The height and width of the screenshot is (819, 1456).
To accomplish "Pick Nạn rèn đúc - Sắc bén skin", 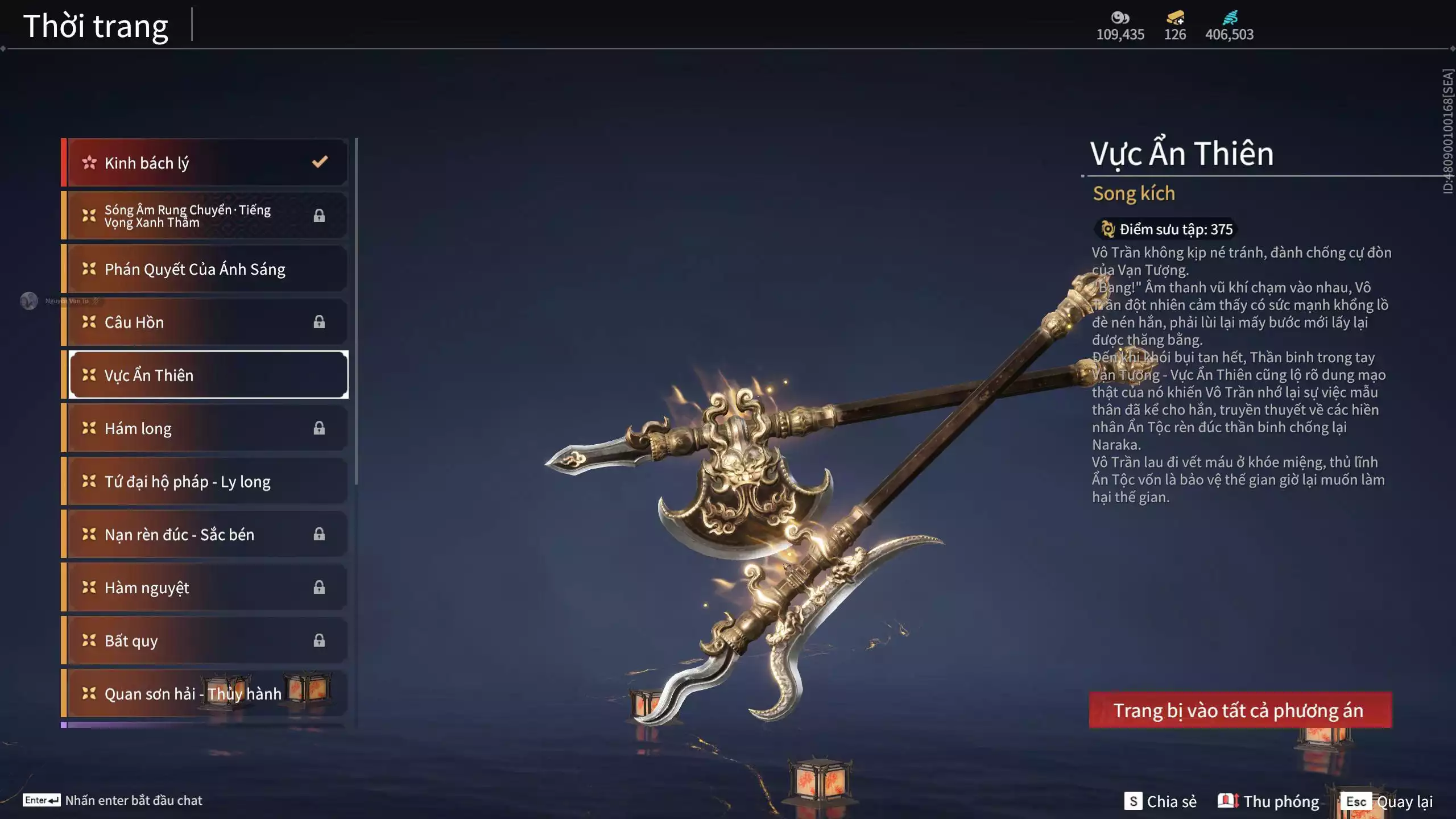I will pos(205,535).
